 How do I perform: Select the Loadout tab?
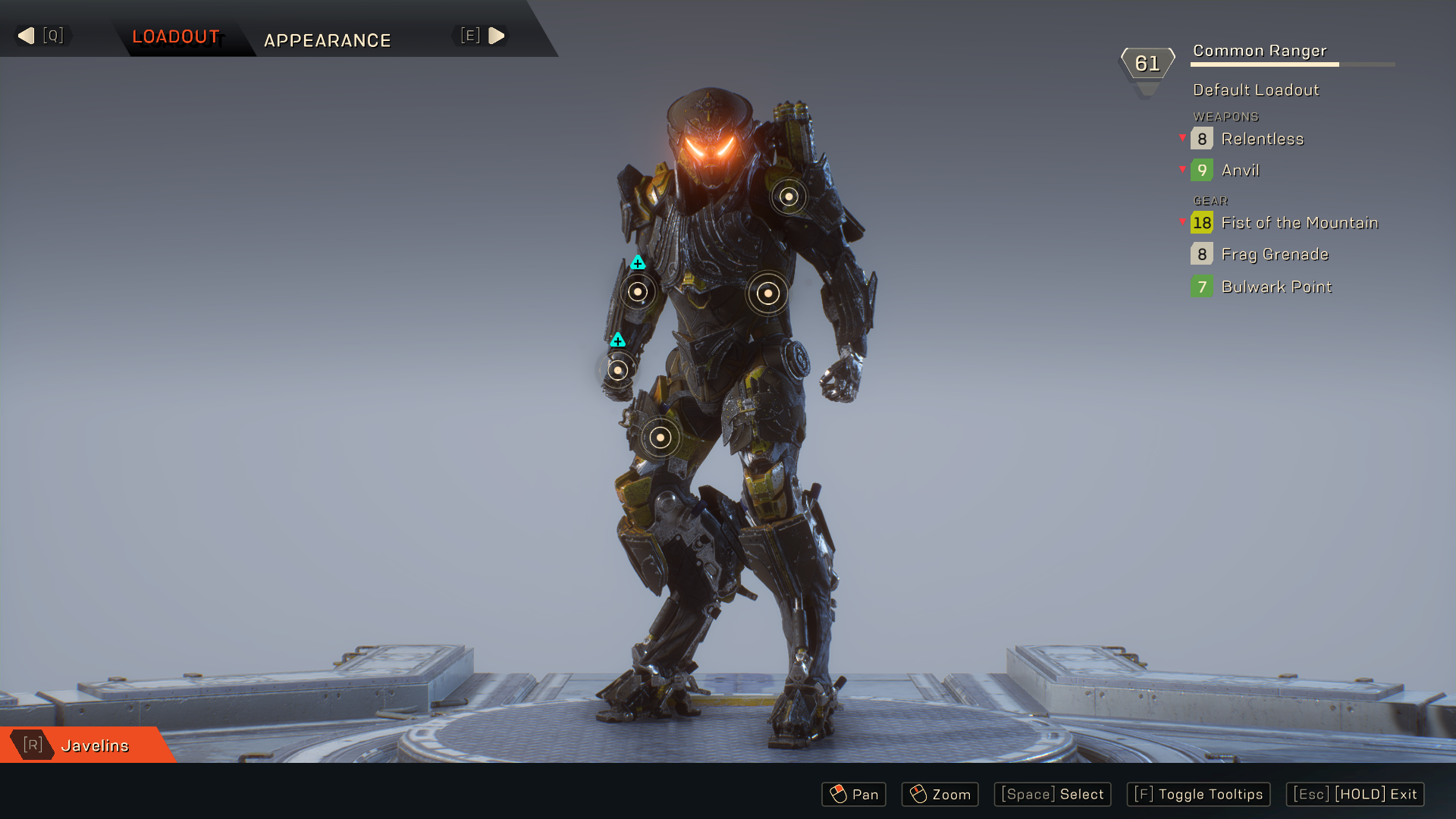(176, 36)
